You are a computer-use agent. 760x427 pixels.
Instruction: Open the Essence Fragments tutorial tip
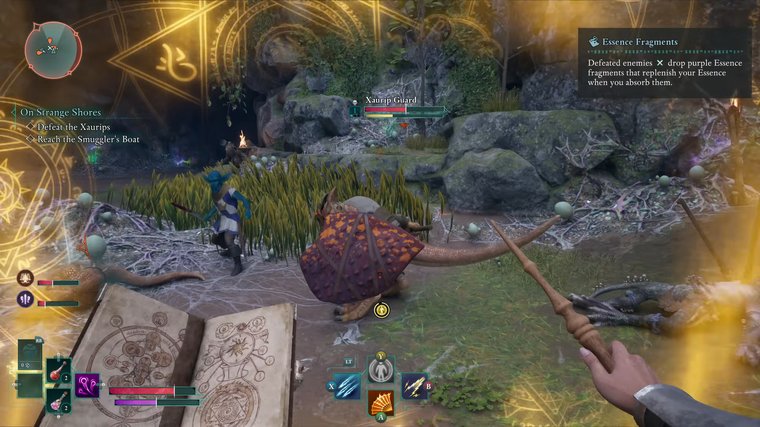pos(664,62)
